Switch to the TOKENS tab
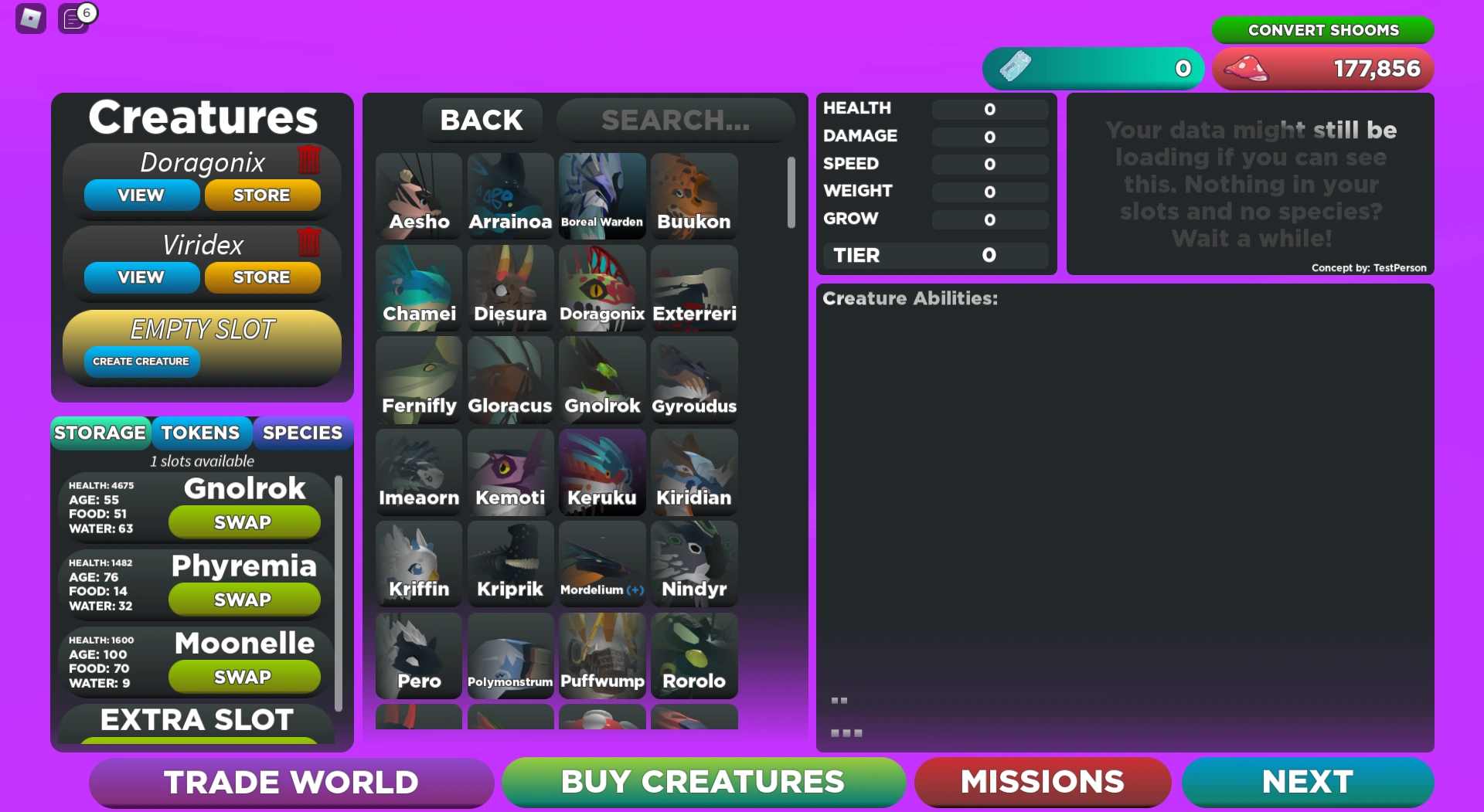Viewport: 1484px width, 812px height. pyautogui.click(x=202, y=433)
